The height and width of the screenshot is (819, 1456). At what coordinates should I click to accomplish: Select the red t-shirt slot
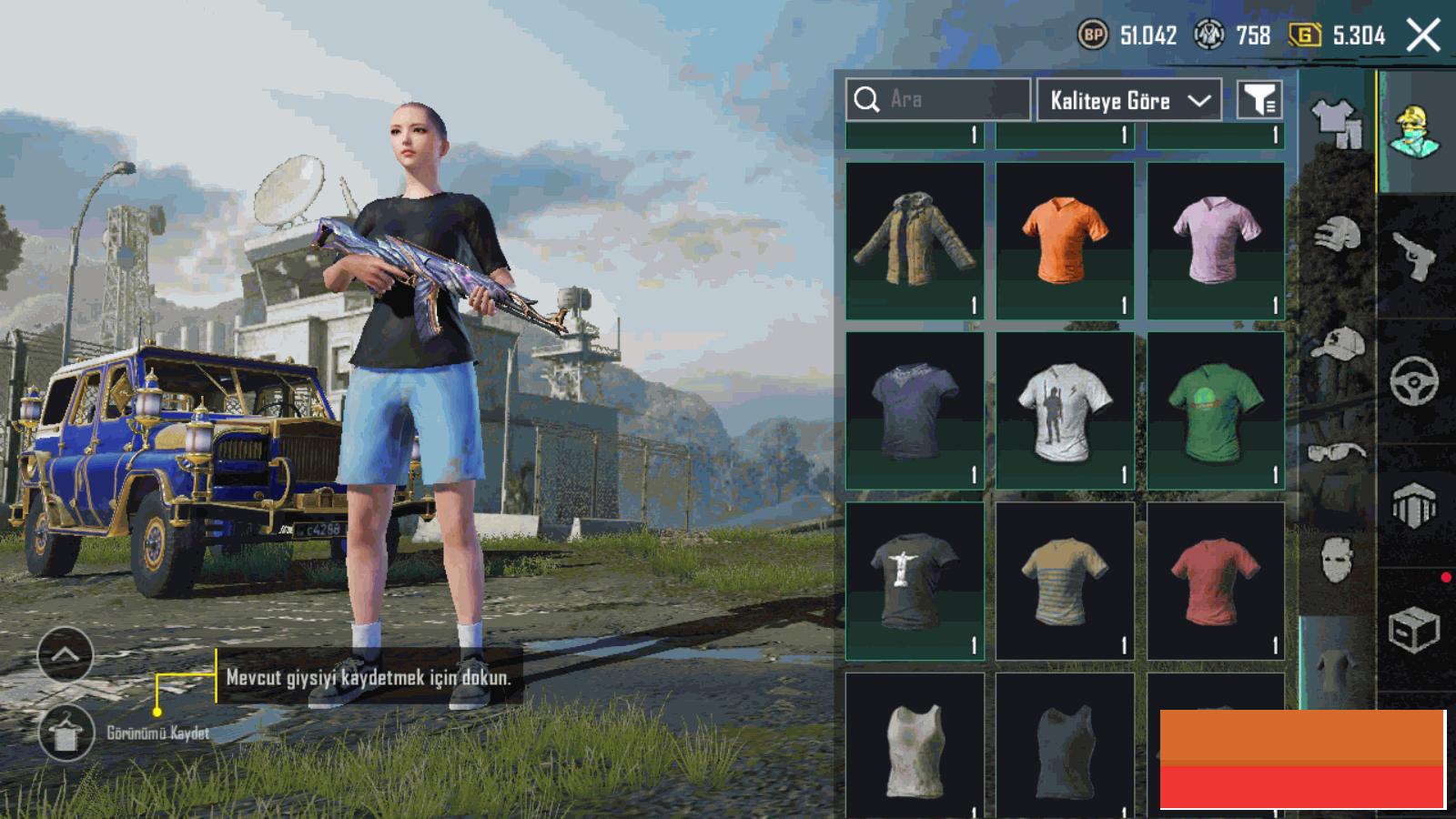click(x=1216, y=581)
